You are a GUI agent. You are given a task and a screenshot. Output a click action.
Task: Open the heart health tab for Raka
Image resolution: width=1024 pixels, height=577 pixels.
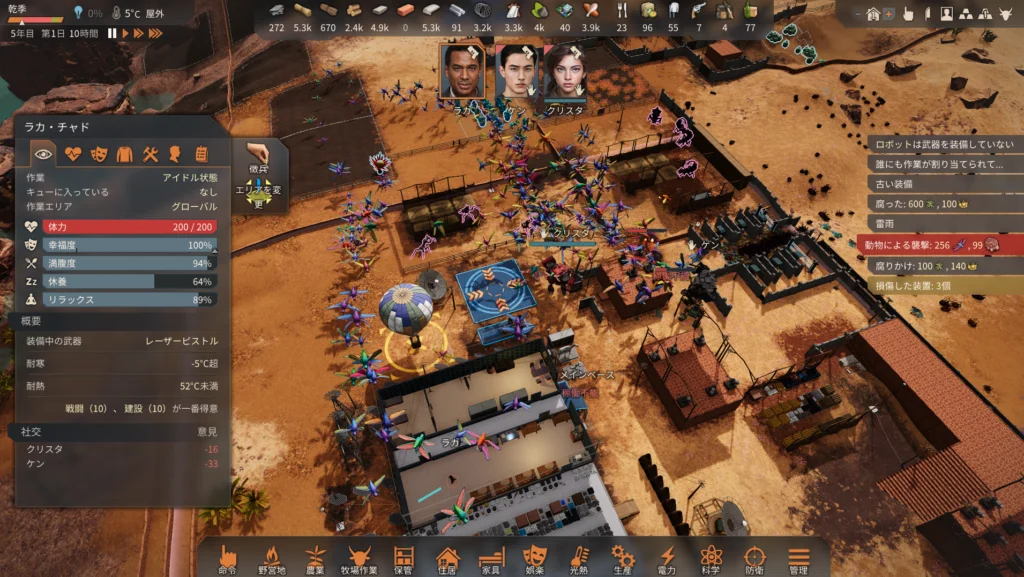tap(73, 154)
